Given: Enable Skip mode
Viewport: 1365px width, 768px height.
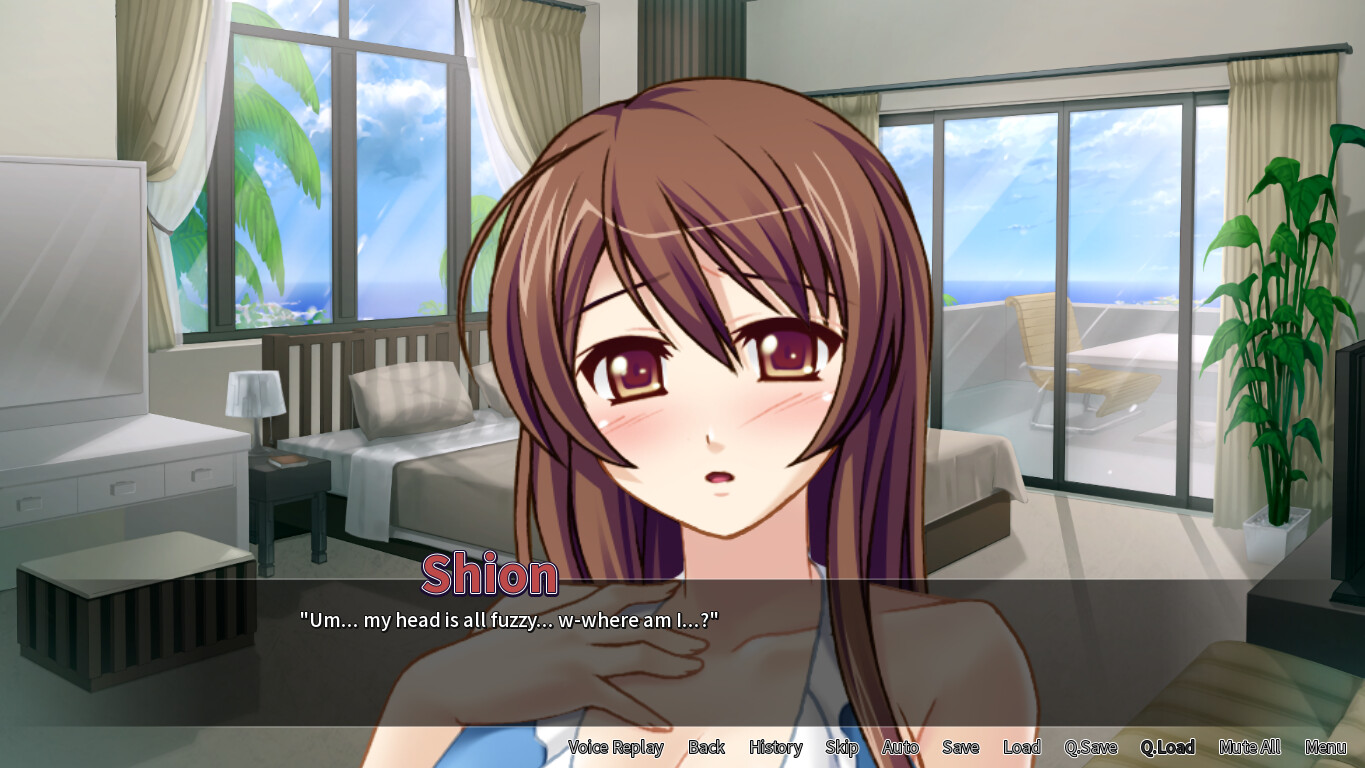Looking at the screenshot, I should coord(842,747).
